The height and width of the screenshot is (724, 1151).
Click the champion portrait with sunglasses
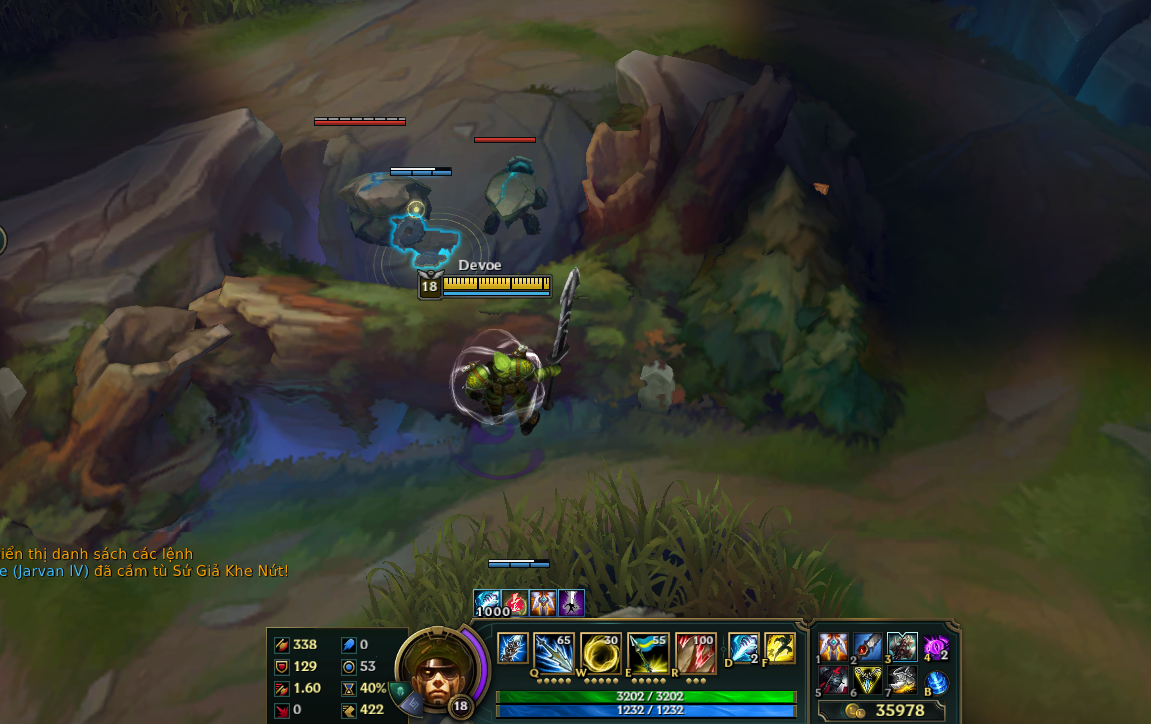click(435, 664)
